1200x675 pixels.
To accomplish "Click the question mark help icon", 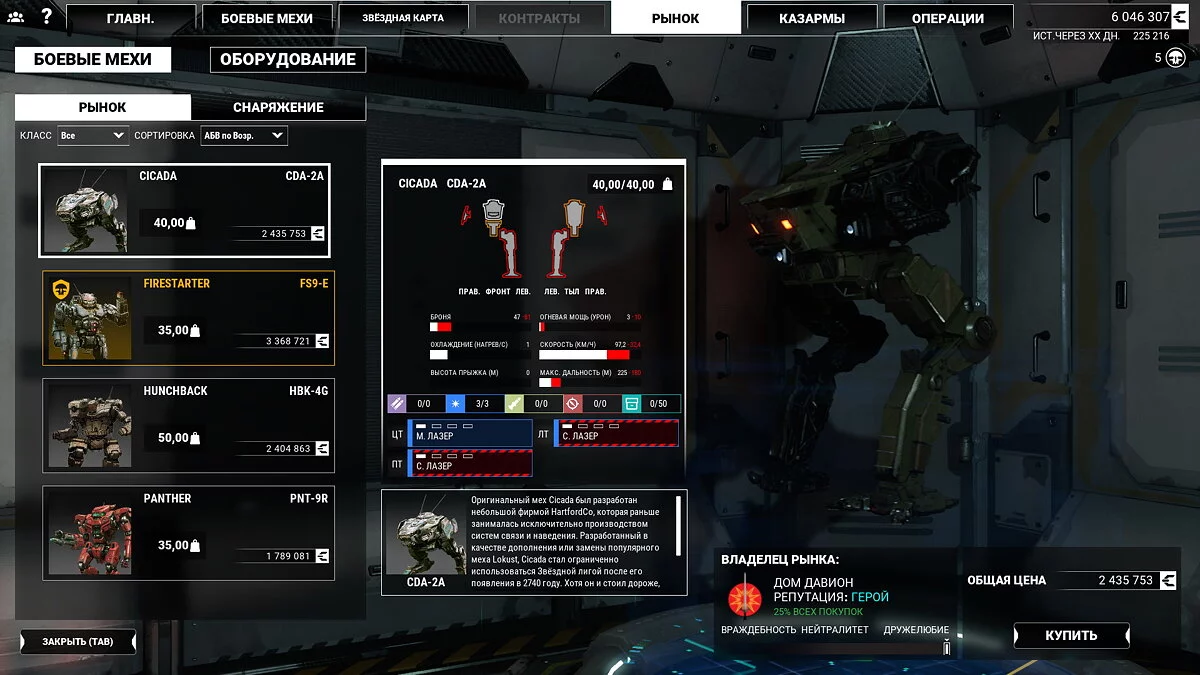I will tap(46, 16).
